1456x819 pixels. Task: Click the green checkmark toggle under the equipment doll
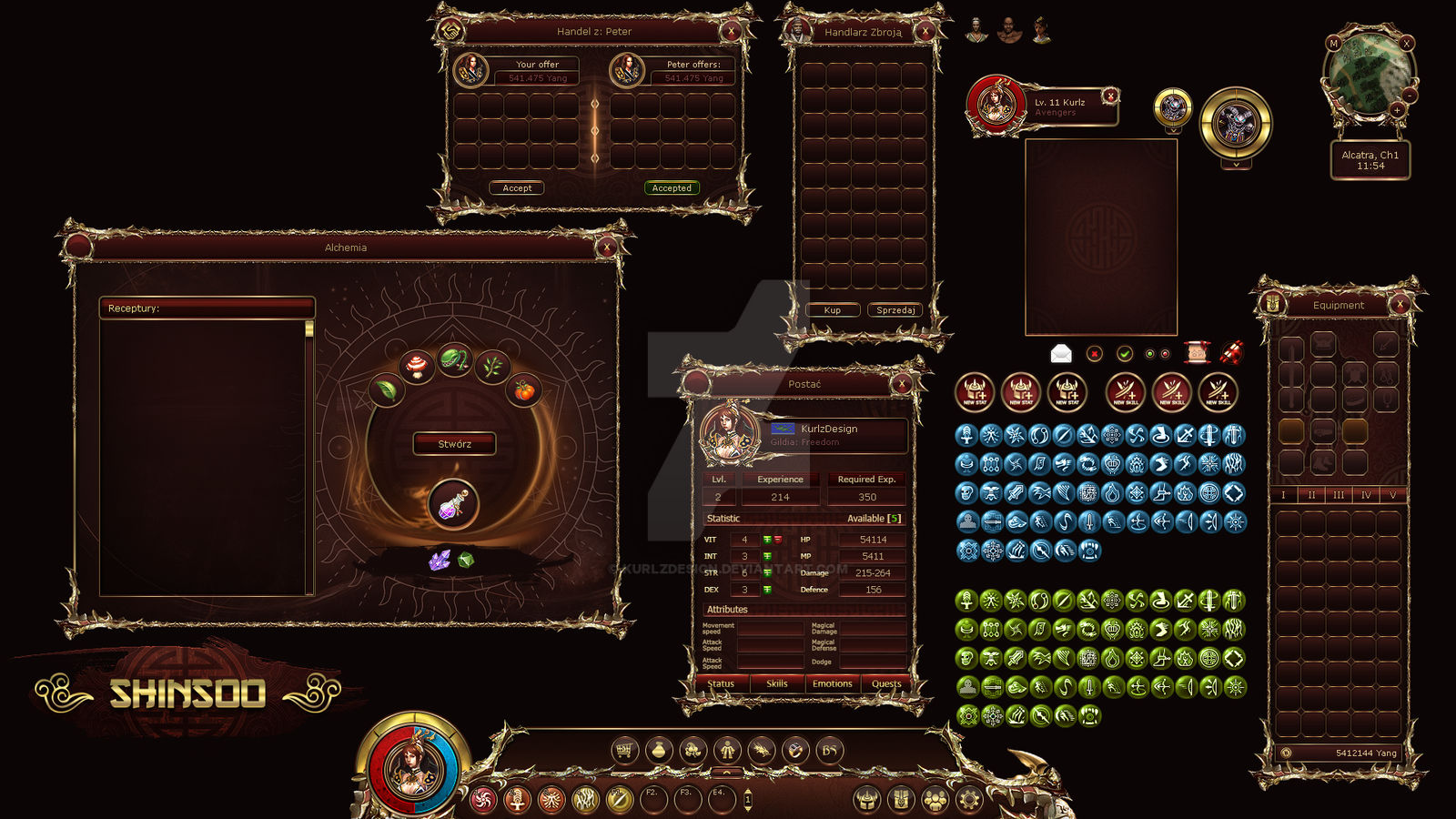click(1125, 352)
